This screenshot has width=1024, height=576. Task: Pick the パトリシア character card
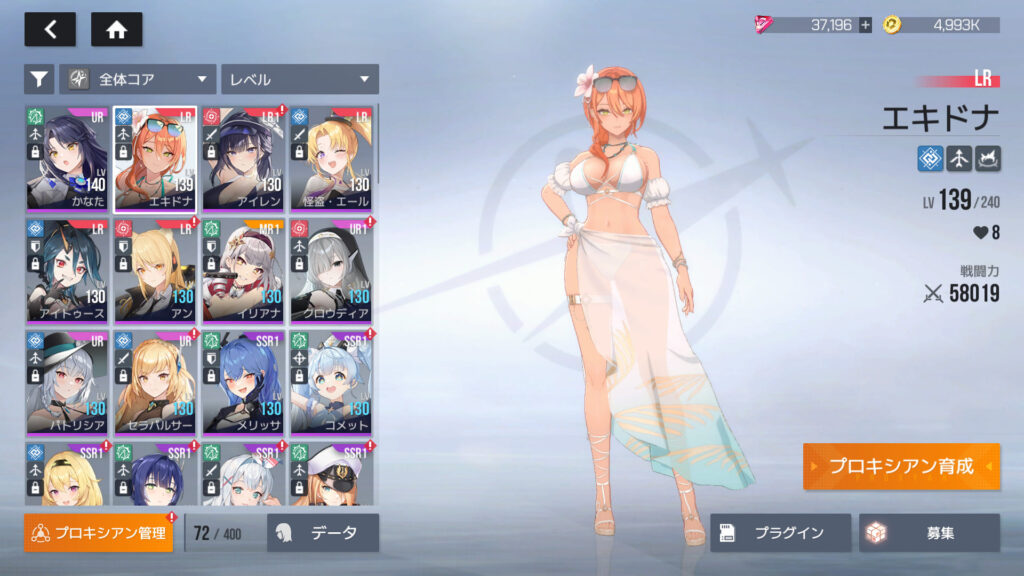point(67,382)
